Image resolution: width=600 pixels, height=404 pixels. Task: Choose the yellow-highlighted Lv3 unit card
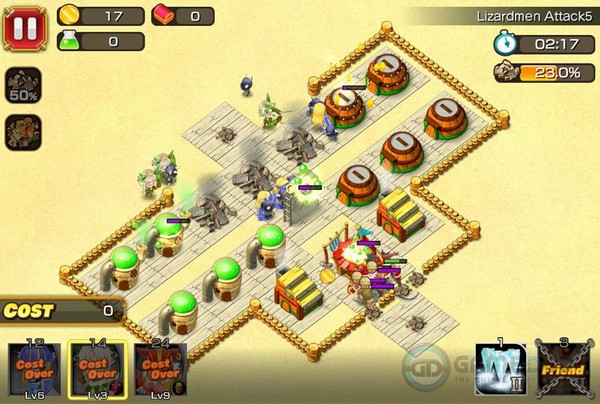click(x=98, y=370)
